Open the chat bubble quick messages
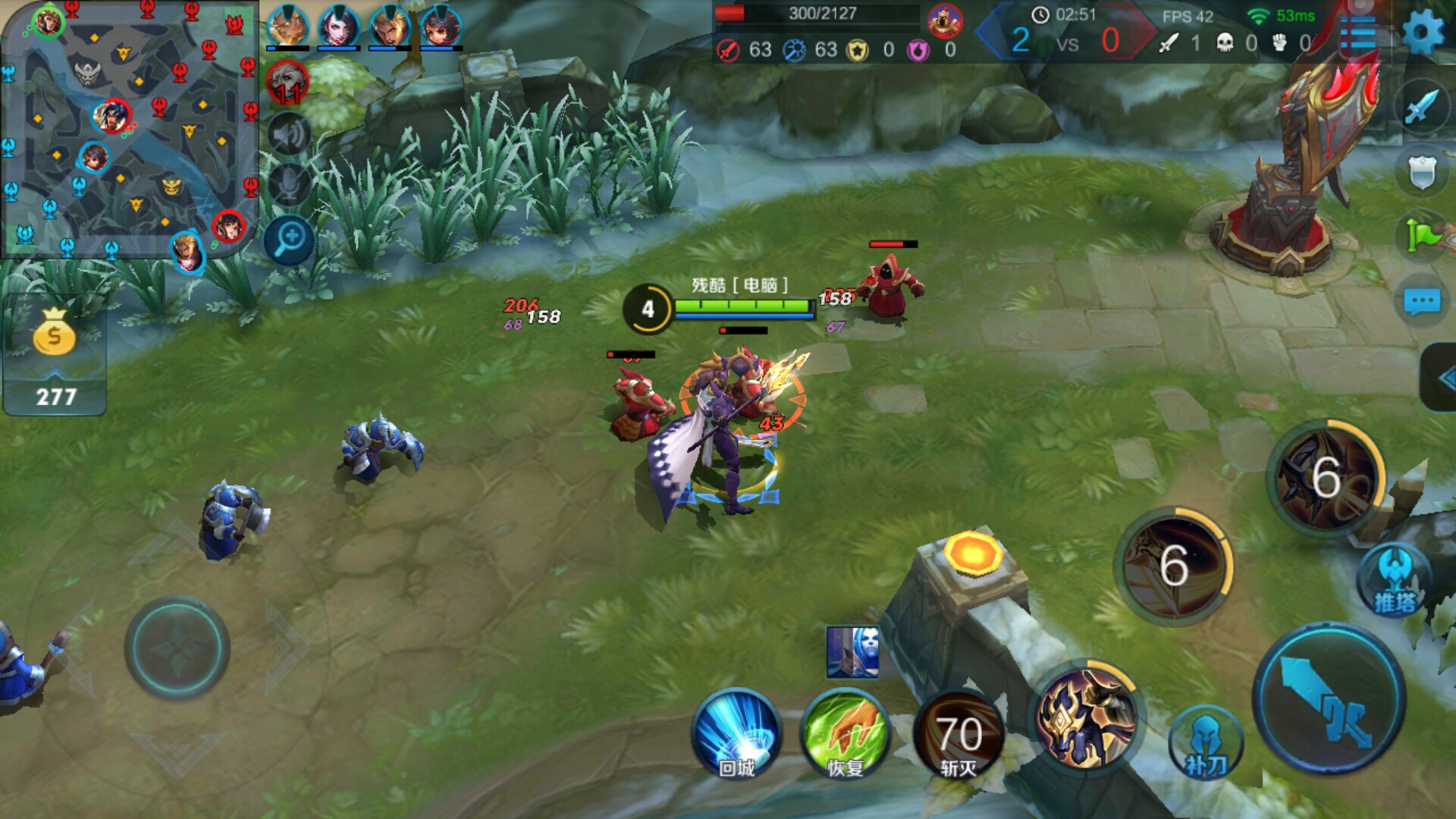Screen dimensions: 1456x819 [x=1422, y=301]
